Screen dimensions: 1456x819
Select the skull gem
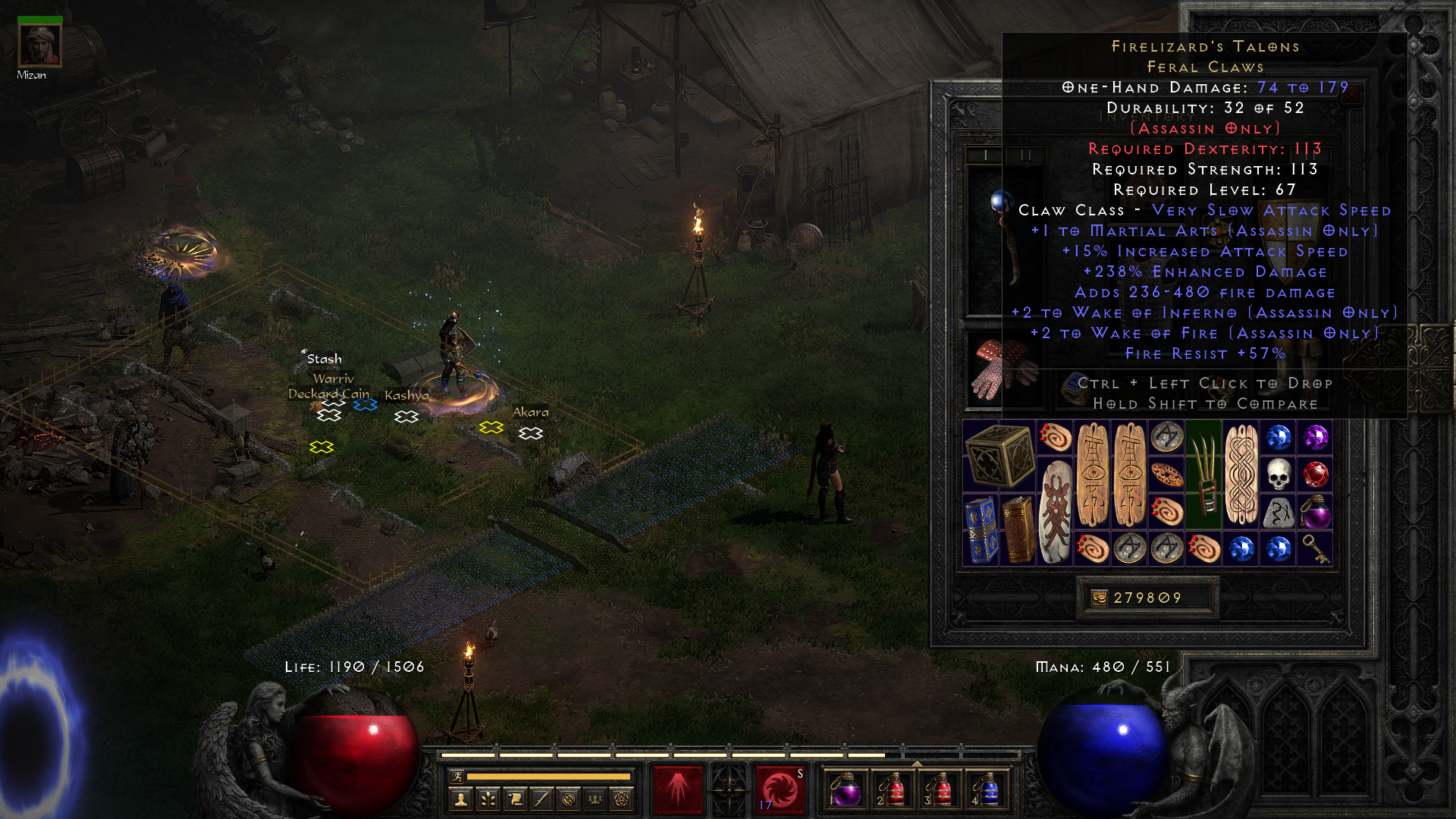coord(1278,475)
